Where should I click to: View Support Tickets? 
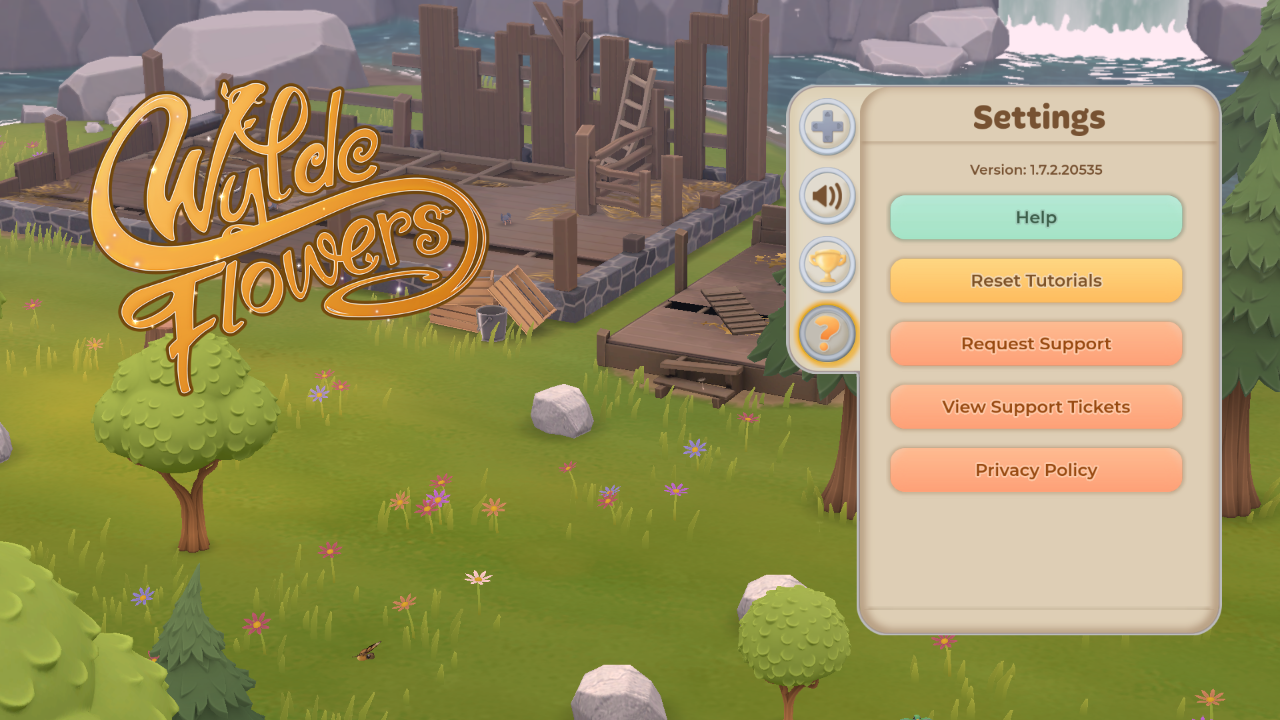pos(1036,407)
